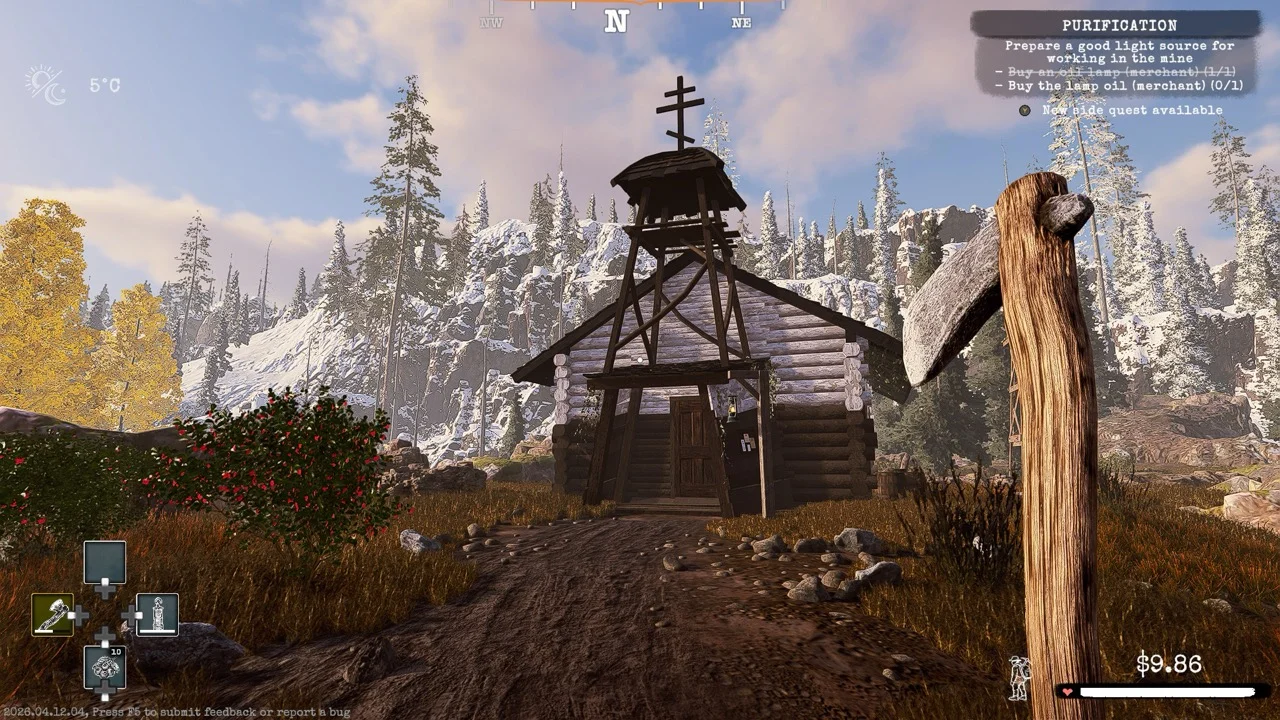1280x720 pixels.
Task: Click the new side quest notification
Action: click(x=1131, y=110)
